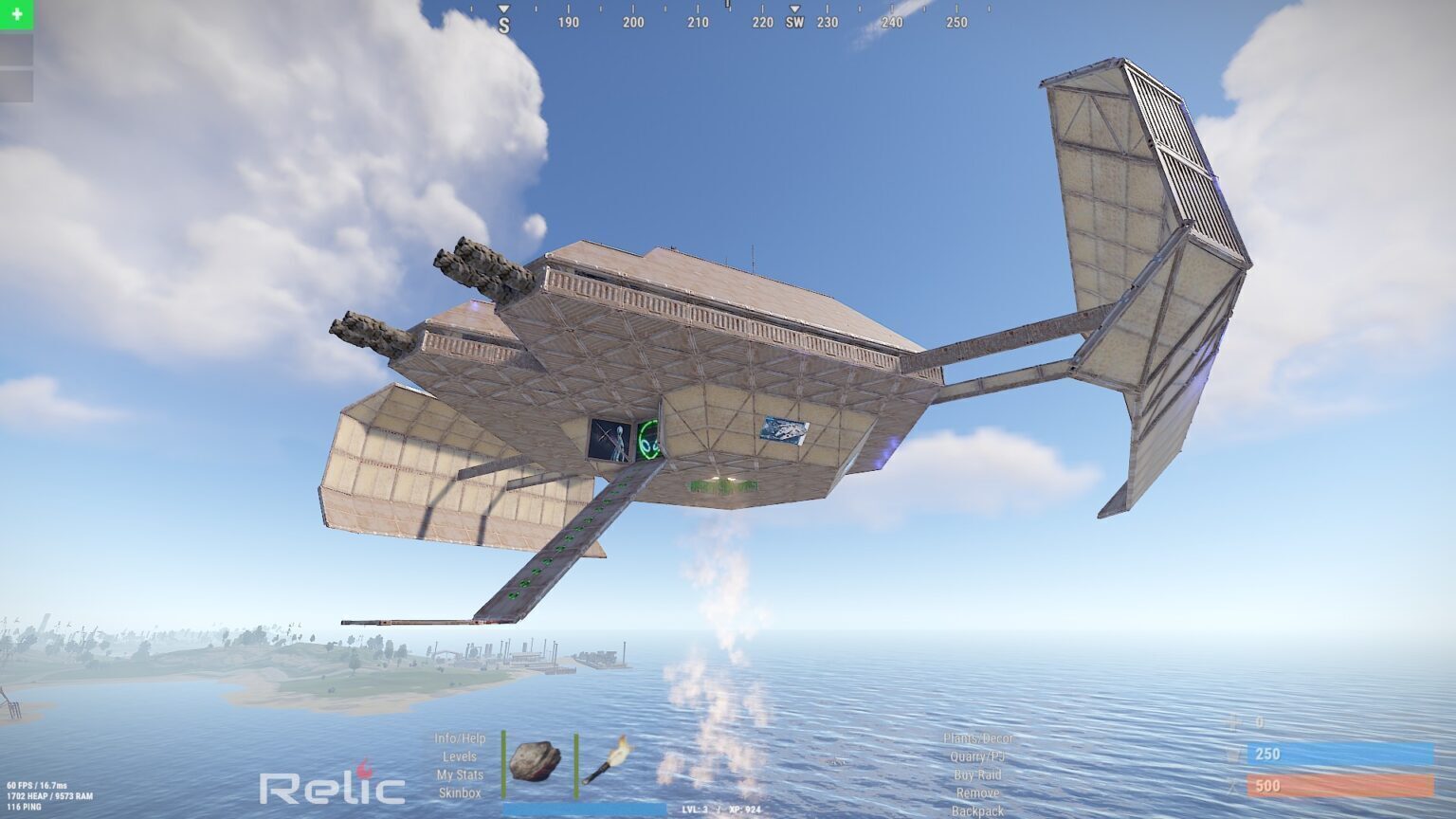Activate the Remove tool button
This screenshot has width=1456, height=819.
point(977,792)
